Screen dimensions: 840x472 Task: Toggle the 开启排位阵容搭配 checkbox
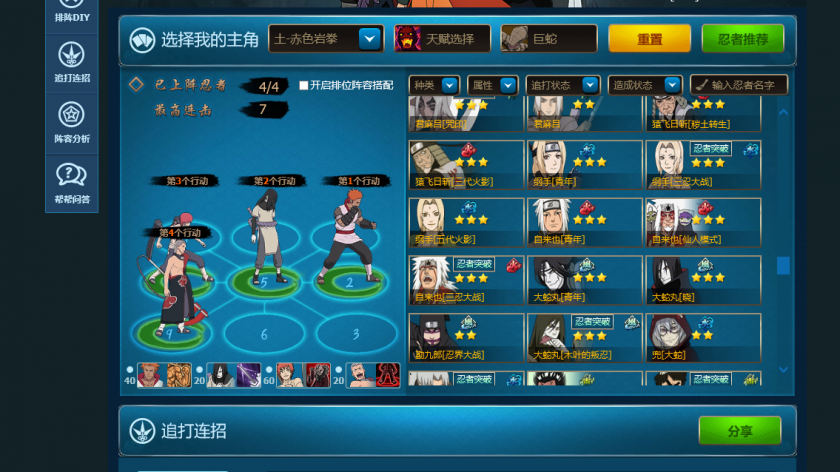click(x=304, y=86)
